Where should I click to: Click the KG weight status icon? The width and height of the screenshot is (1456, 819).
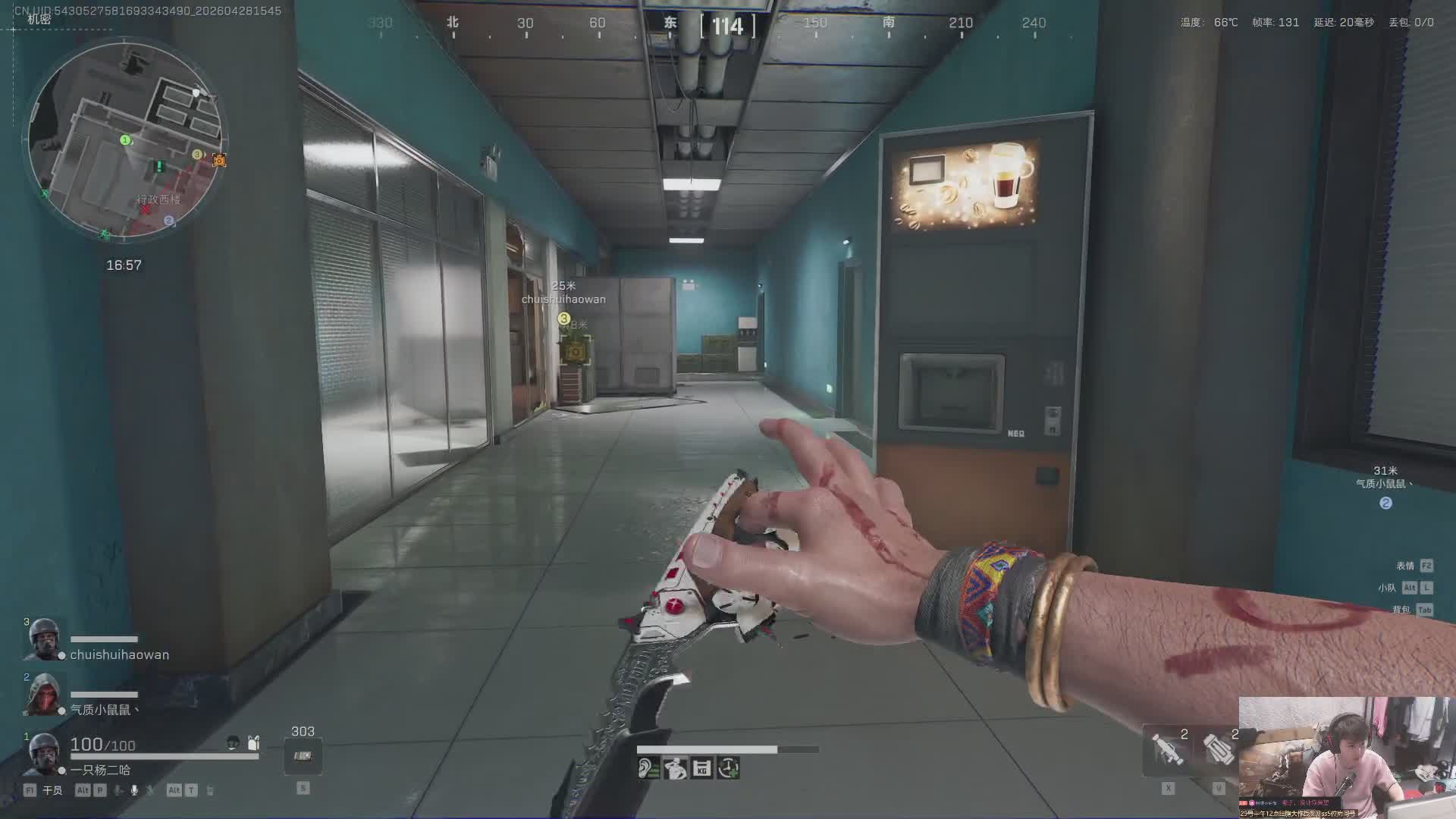[701, 769]
